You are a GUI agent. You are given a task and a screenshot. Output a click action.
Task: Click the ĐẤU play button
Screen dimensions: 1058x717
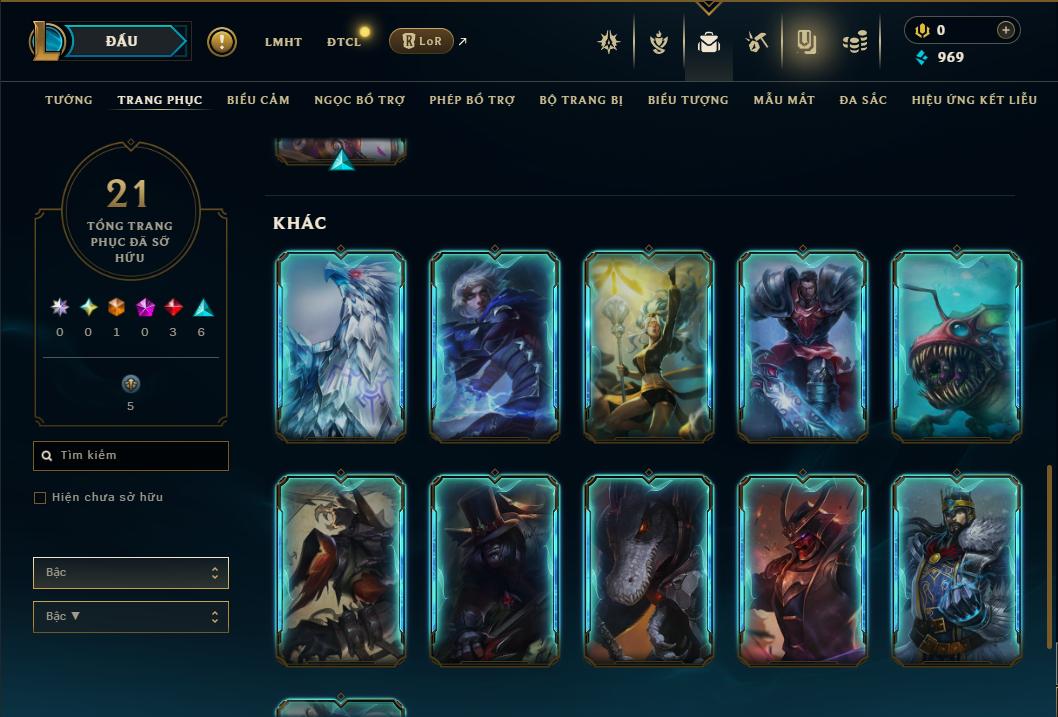click(122, 41)
